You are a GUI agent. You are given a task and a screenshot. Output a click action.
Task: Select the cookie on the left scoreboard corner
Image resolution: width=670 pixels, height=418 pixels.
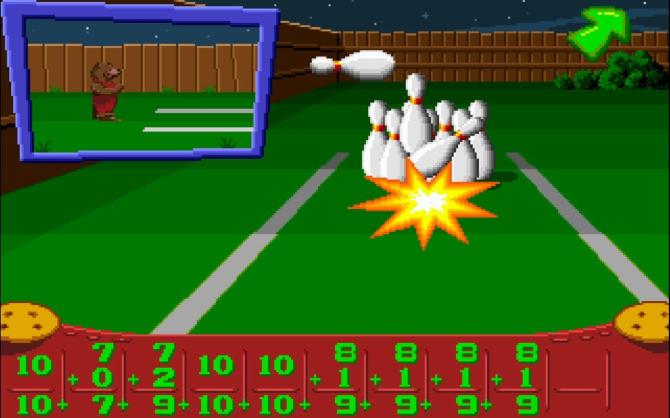click(28, 323)
